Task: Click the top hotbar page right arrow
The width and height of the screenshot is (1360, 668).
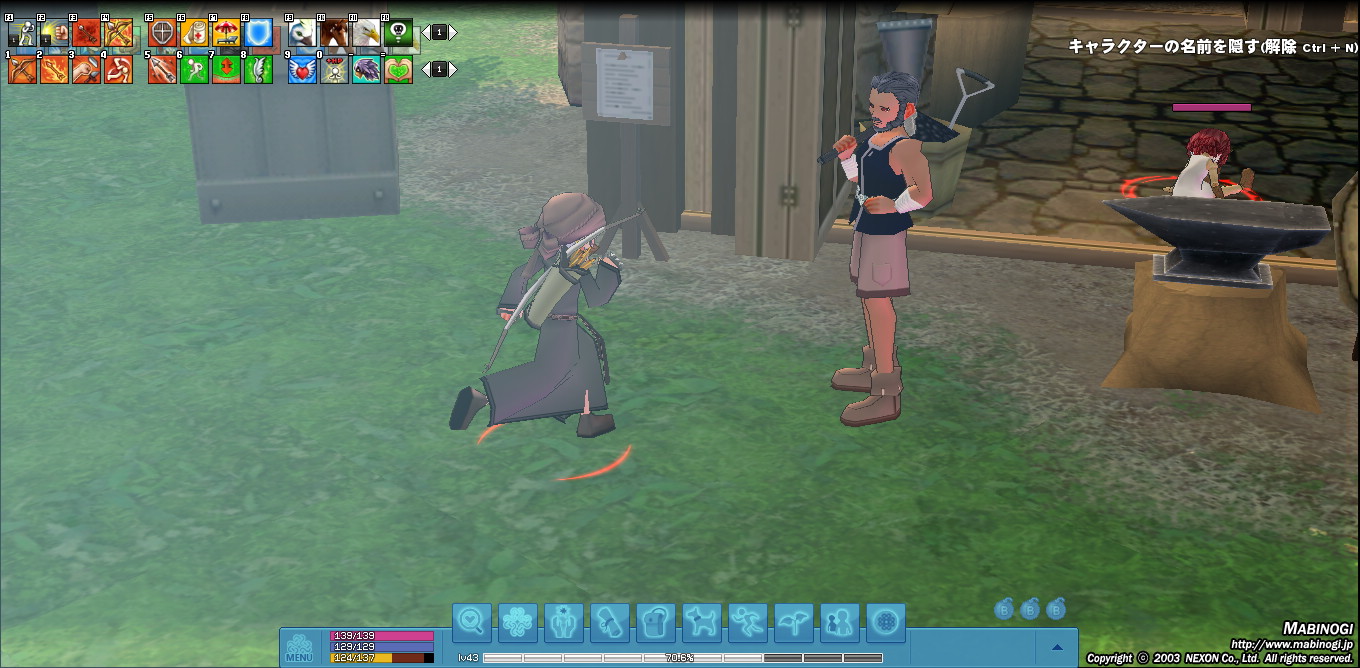Action: (x=453, y=32)
